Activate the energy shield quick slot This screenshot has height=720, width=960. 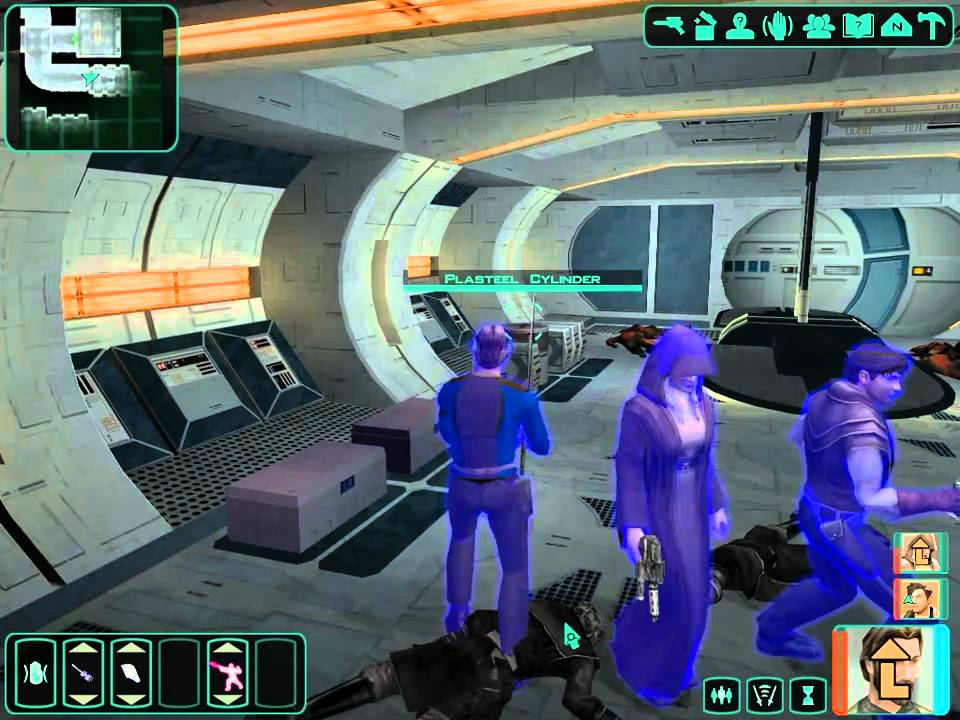click(35, 673)
